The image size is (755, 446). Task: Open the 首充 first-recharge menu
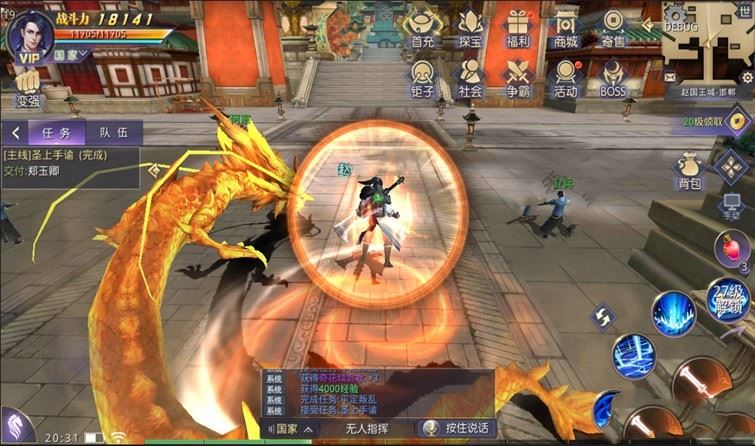tap(422, 27)
